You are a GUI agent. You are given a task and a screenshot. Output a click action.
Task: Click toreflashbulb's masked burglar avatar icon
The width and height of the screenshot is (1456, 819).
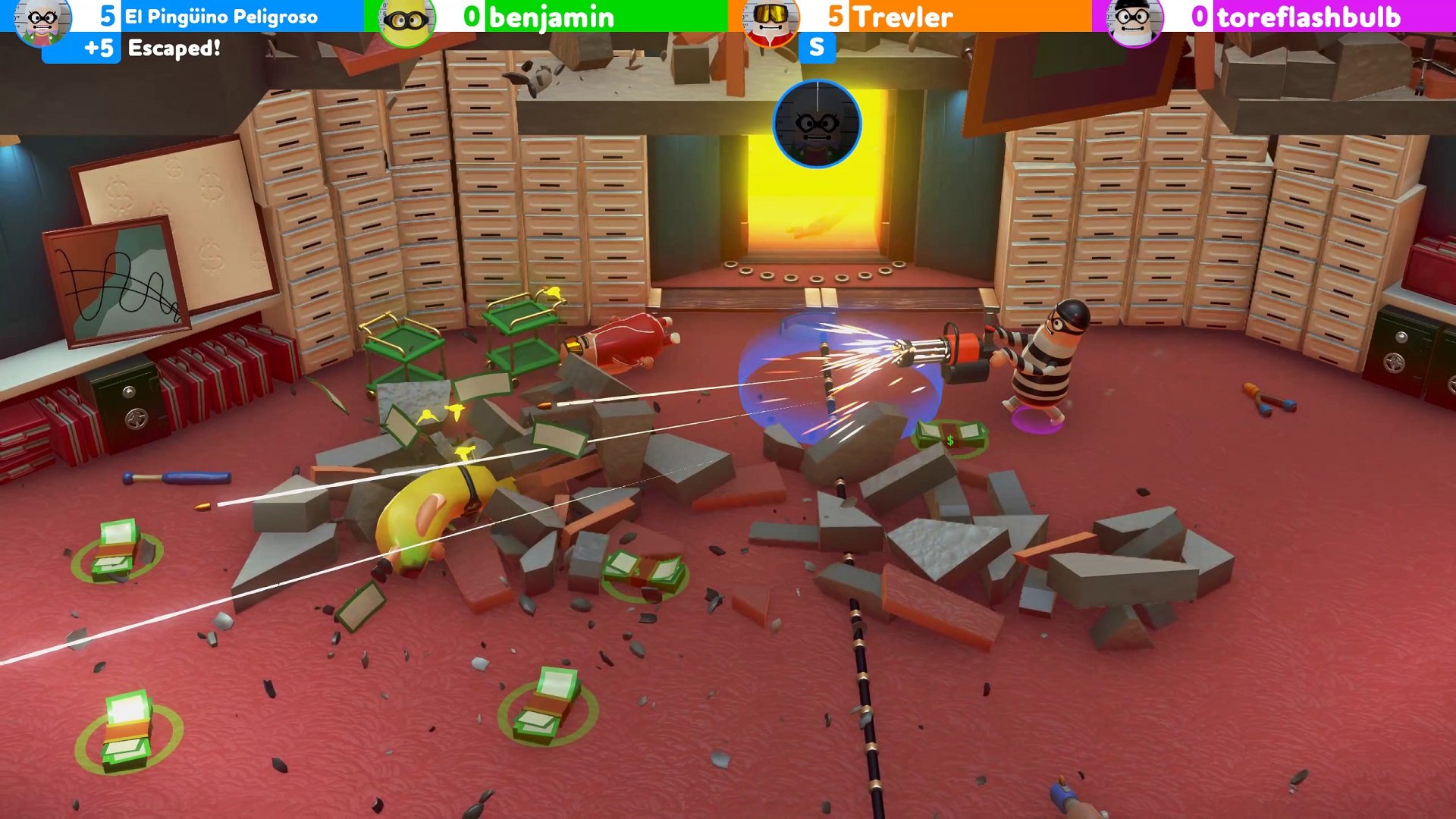[x=1135, y=19]
